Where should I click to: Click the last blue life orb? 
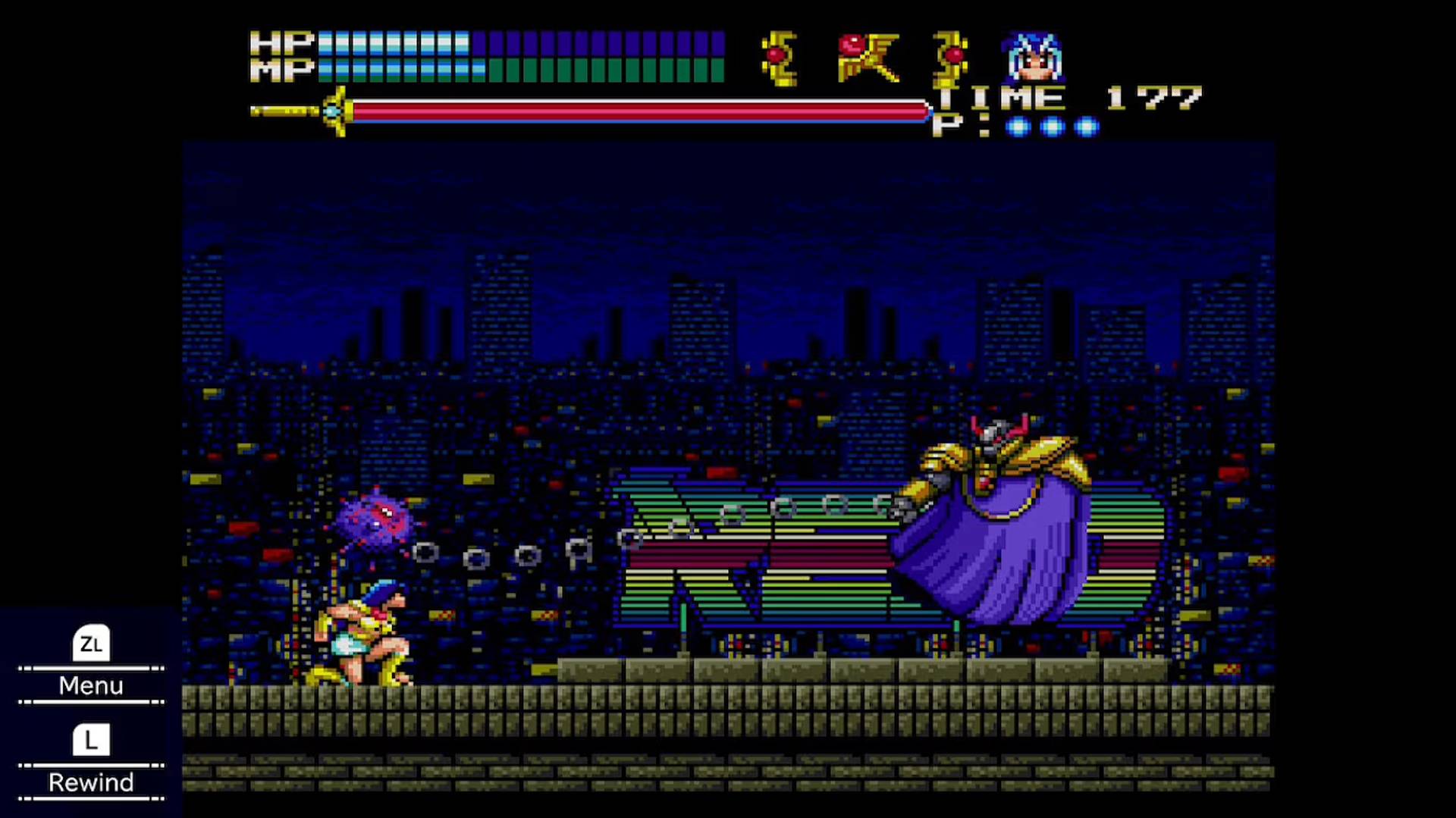point(1086,127)
